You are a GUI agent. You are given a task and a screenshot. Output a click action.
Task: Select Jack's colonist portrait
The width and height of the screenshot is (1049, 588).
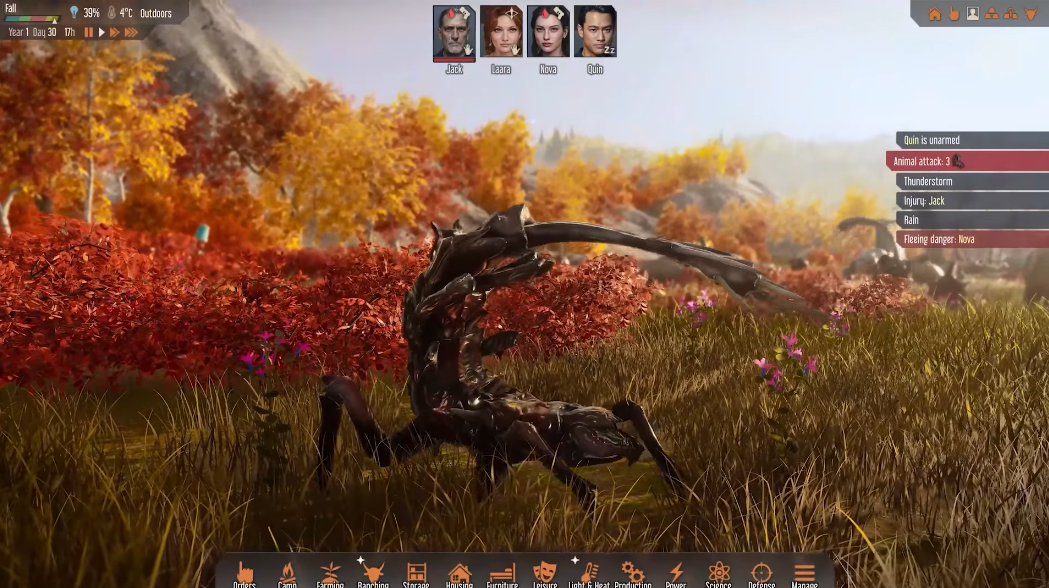coord(454,32)
